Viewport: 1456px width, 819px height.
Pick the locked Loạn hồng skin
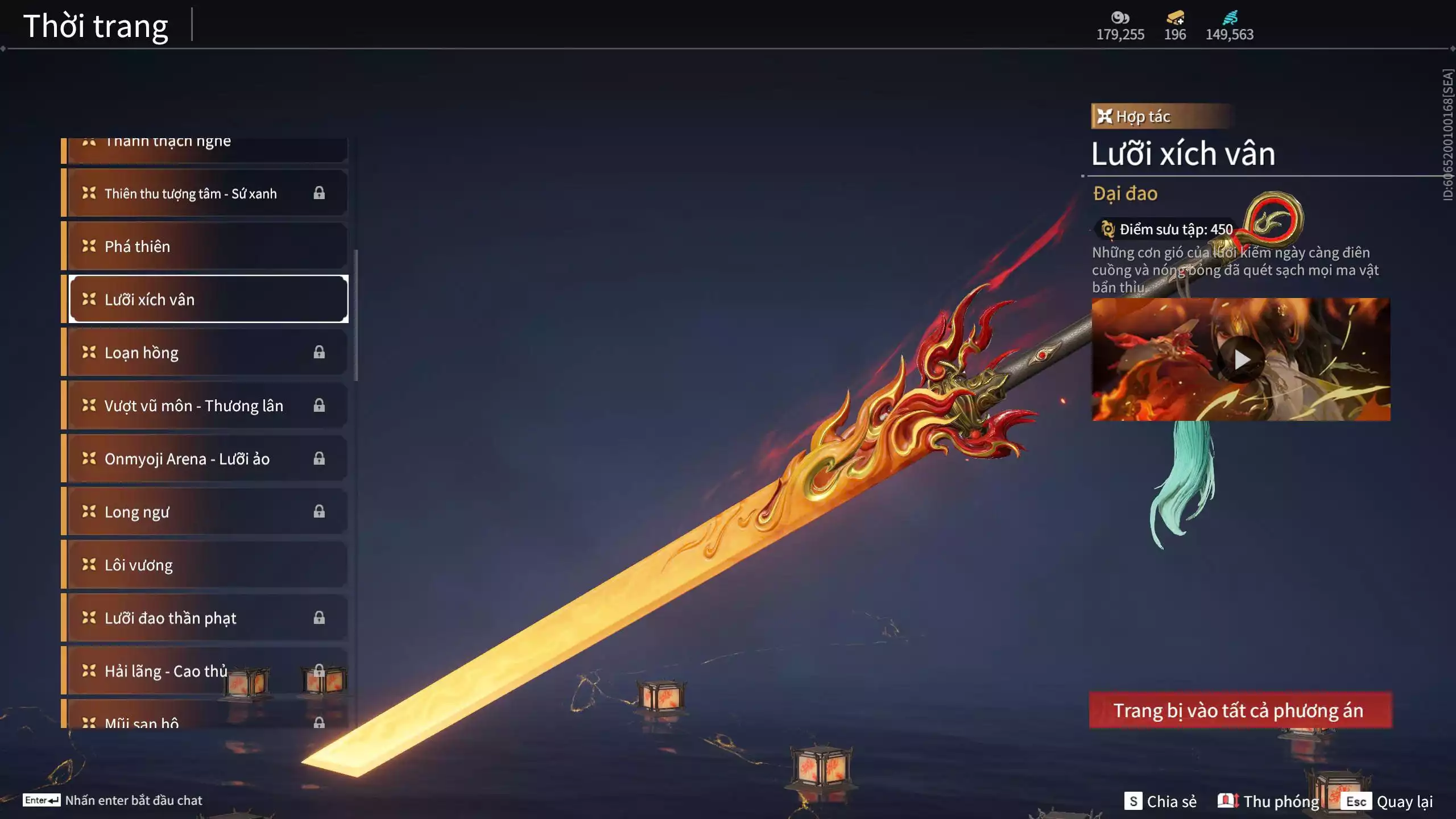pos(207,353)
